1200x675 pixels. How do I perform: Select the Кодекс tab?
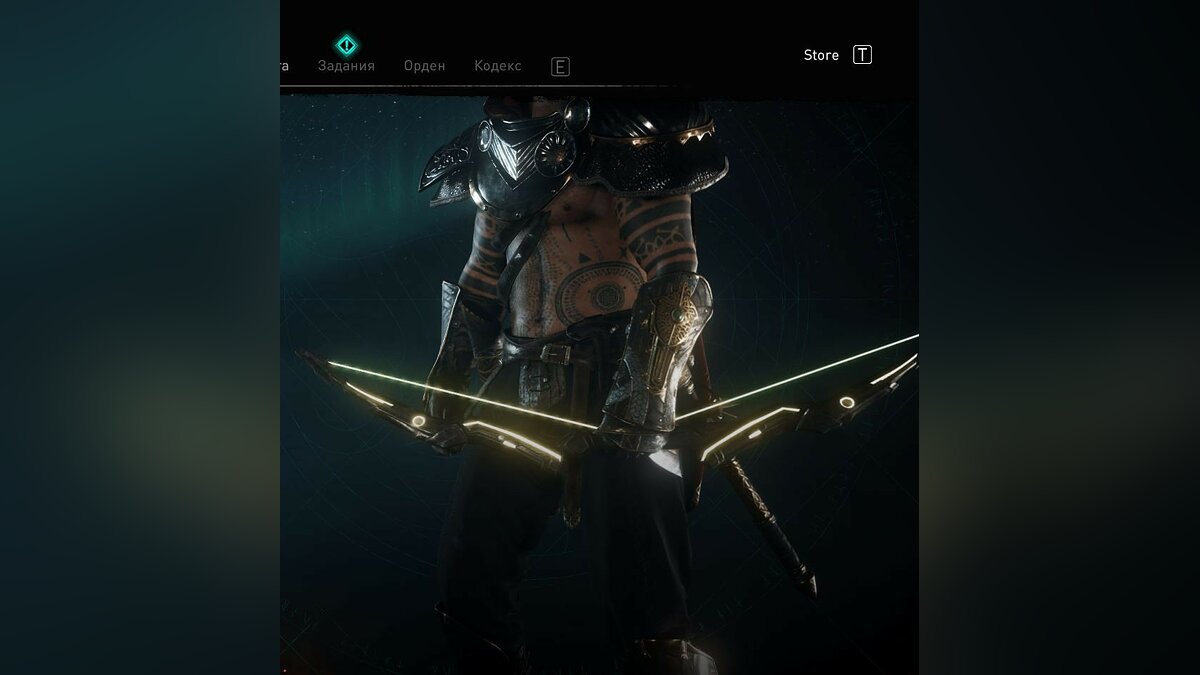(497, 66)
